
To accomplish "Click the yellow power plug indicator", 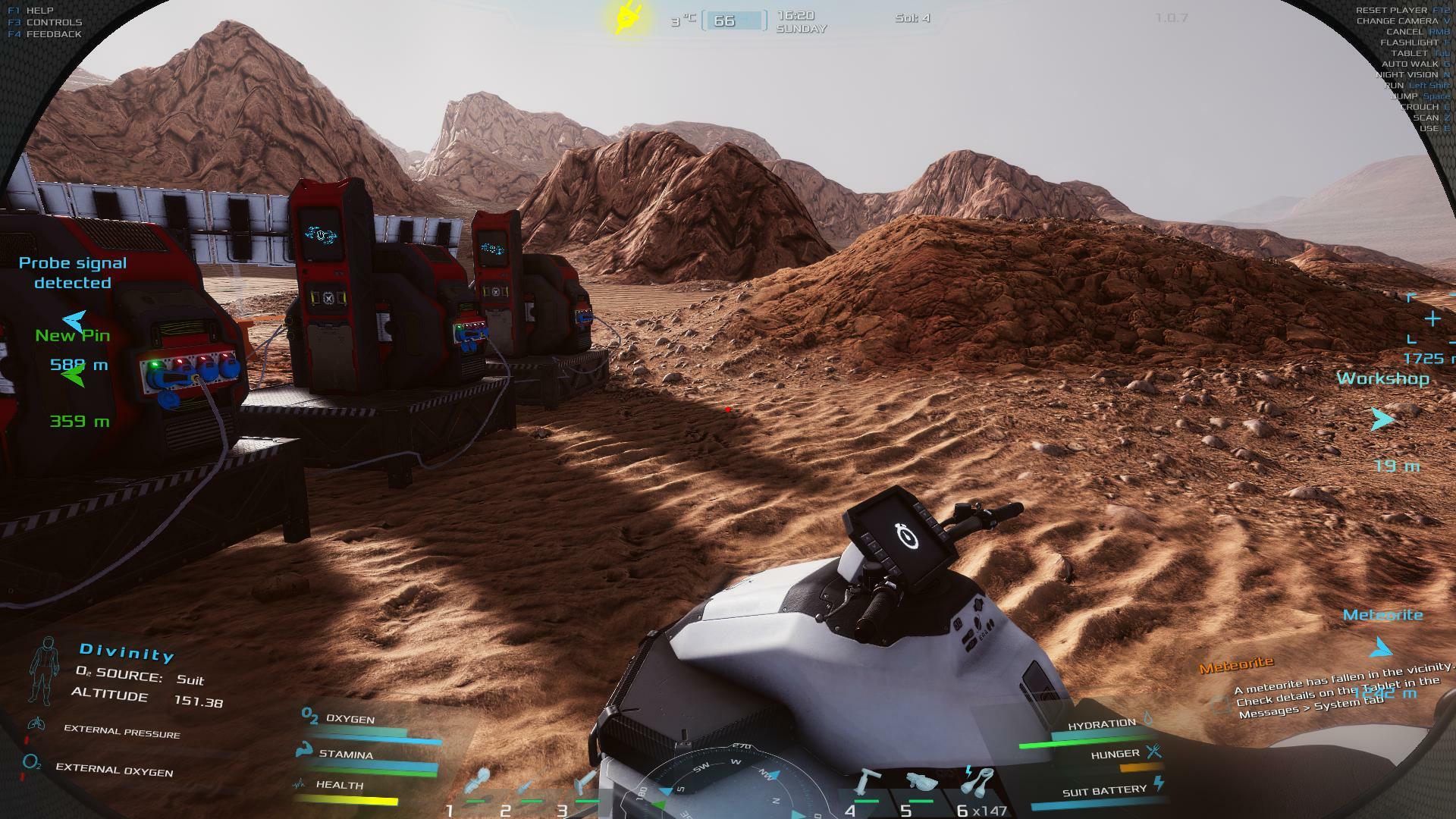I will point(629,17).
